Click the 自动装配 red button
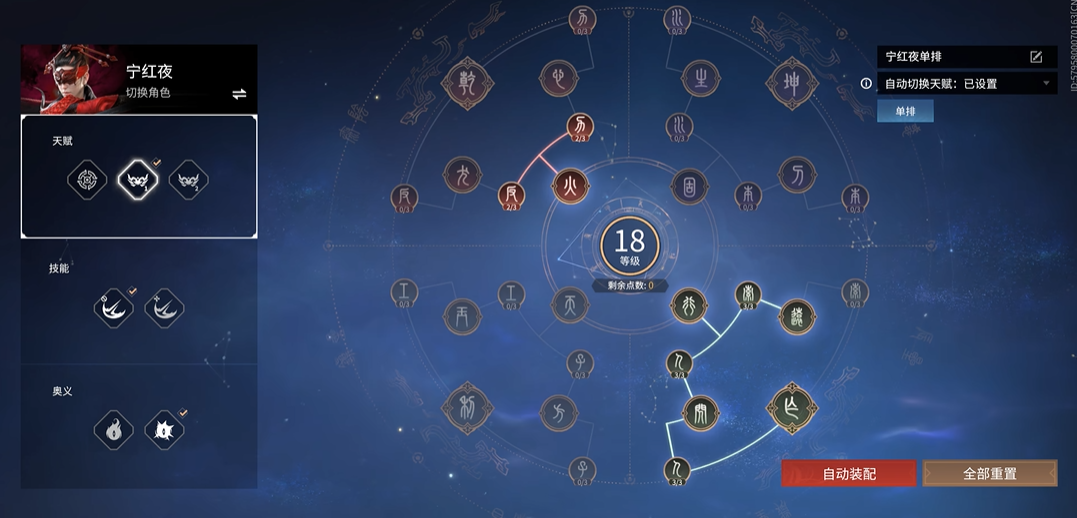The height and width of the screenshot is (518, 1077). (848, 474)
